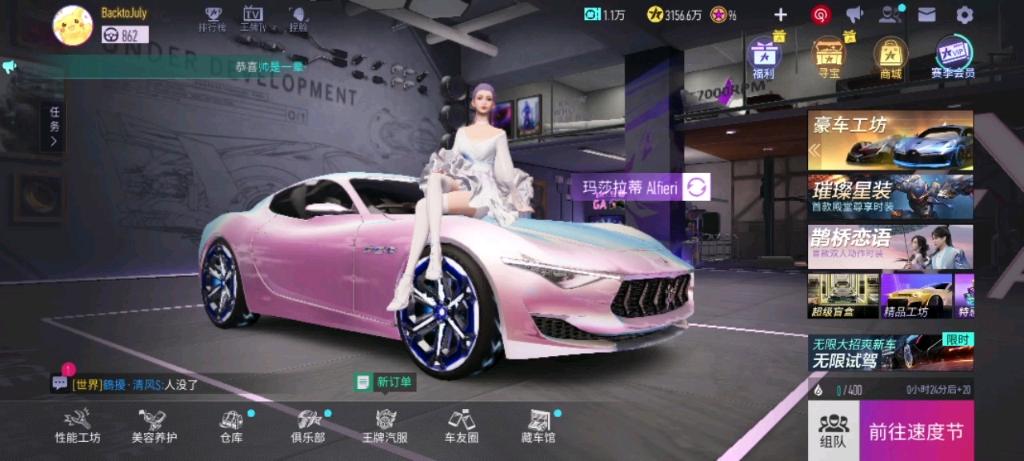Open the 美容养护 car care menu
Viewport: 1024px width, 461px height.
(x=154, y=425)
